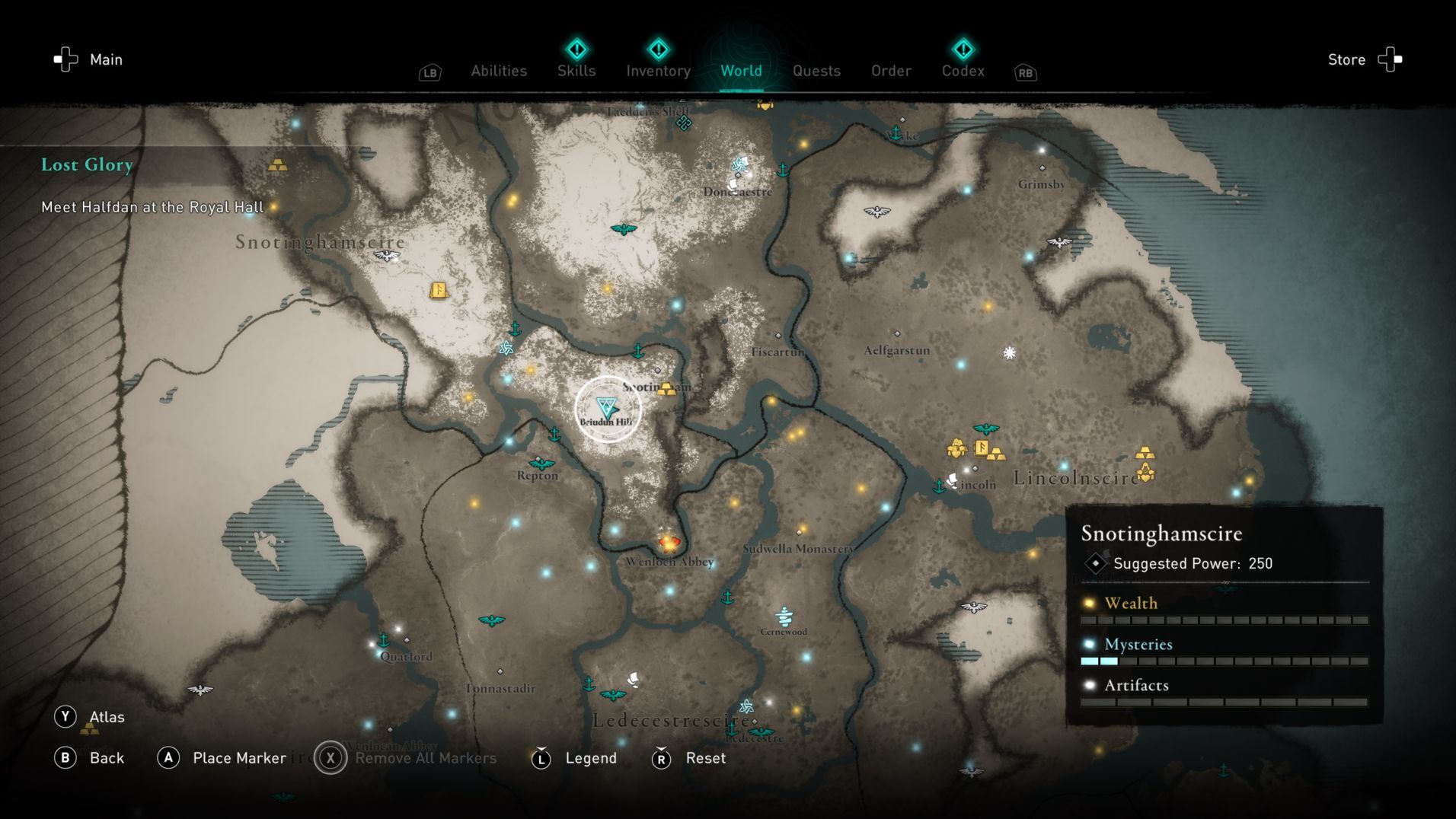Click the Wenlocan Abbey raid marker
The height and width of the screenshot is (819, 1456).
[669, 543]
